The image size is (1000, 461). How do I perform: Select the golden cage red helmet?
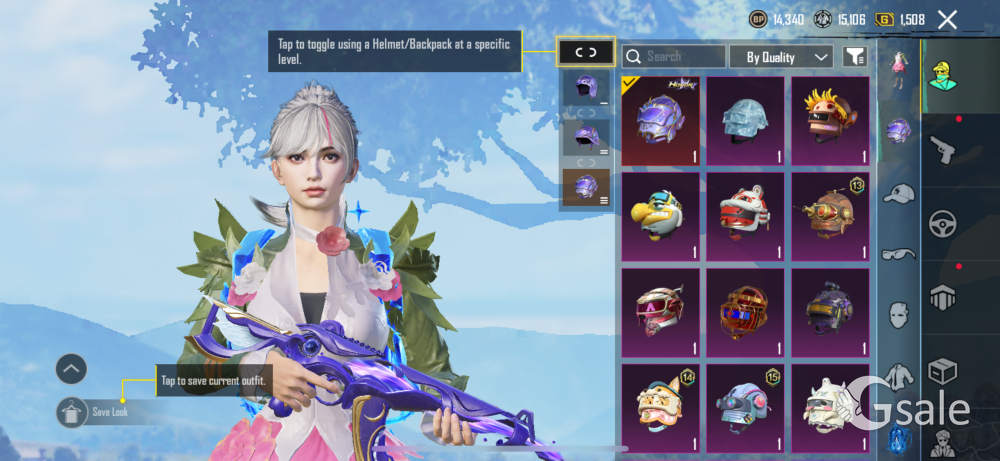tap(745, 312)
